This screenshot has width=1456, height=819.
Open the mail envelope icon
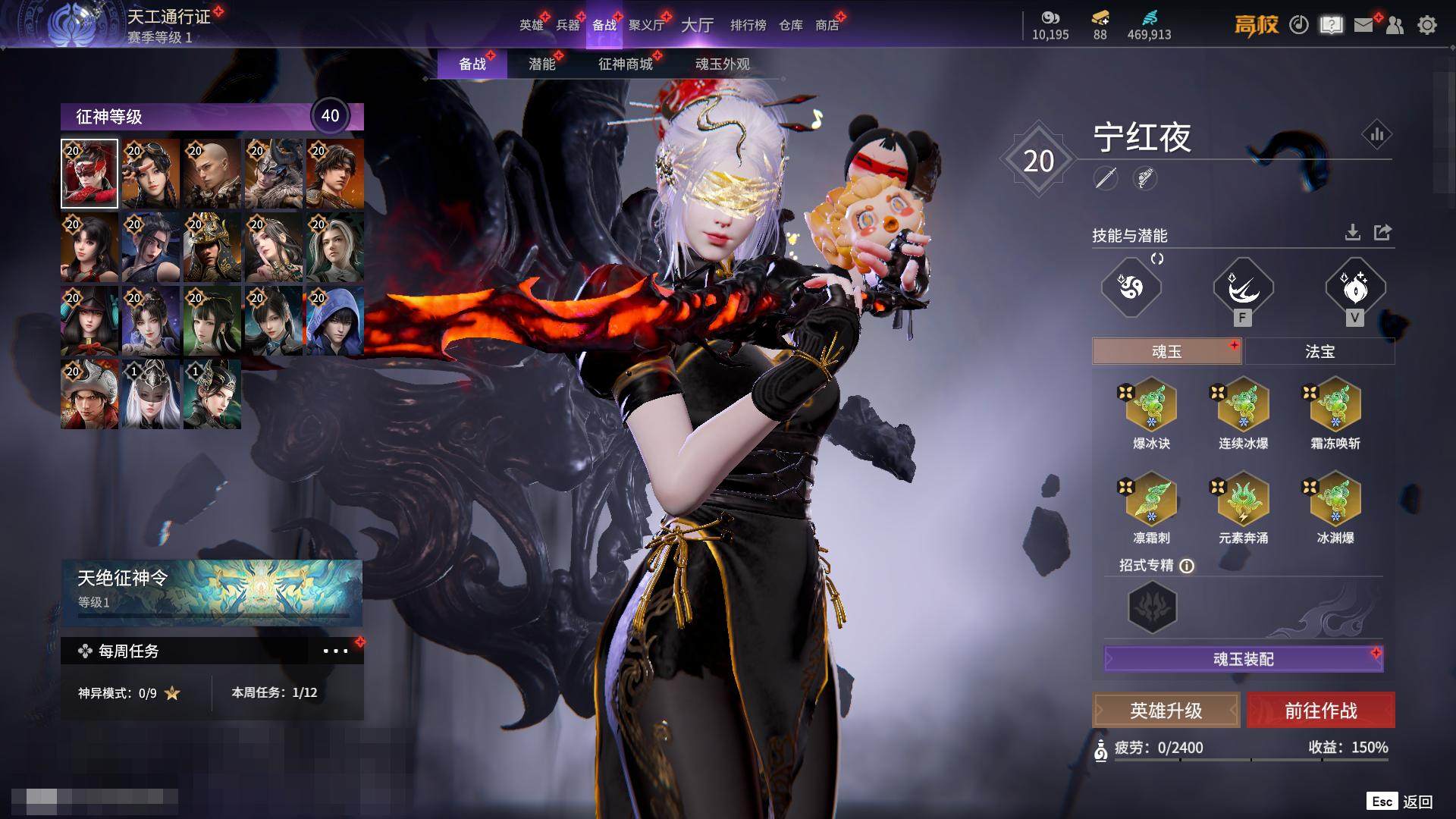[1363, 25]
